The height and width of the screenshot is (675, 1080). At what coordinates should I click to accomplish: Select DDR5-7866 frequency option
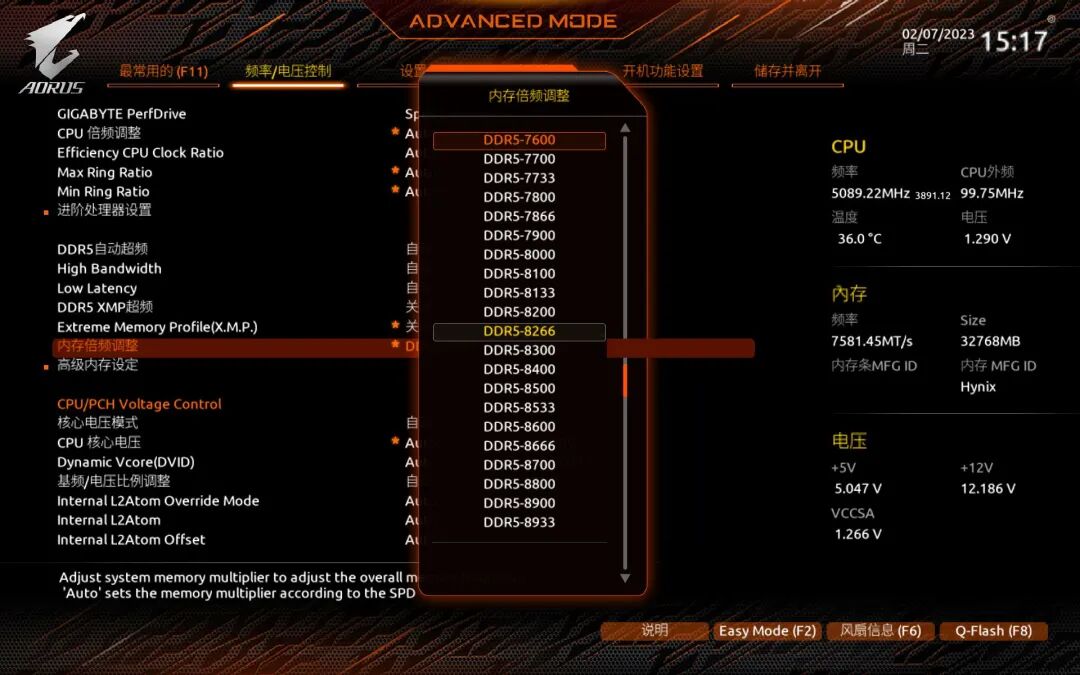tap(519, 216)
